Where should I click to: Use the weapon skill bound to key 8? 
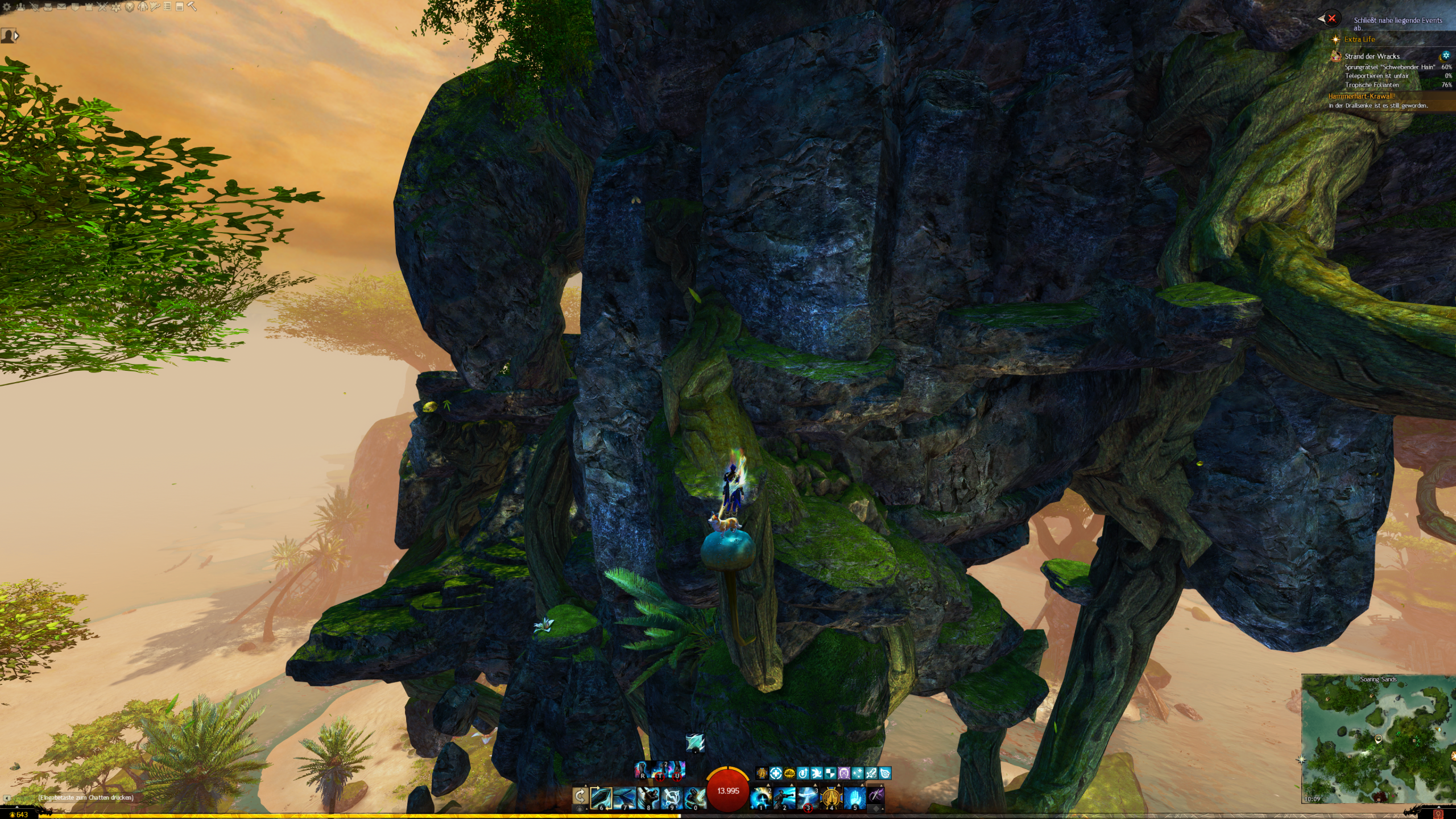pyautogui.click(x=648, y=797)
